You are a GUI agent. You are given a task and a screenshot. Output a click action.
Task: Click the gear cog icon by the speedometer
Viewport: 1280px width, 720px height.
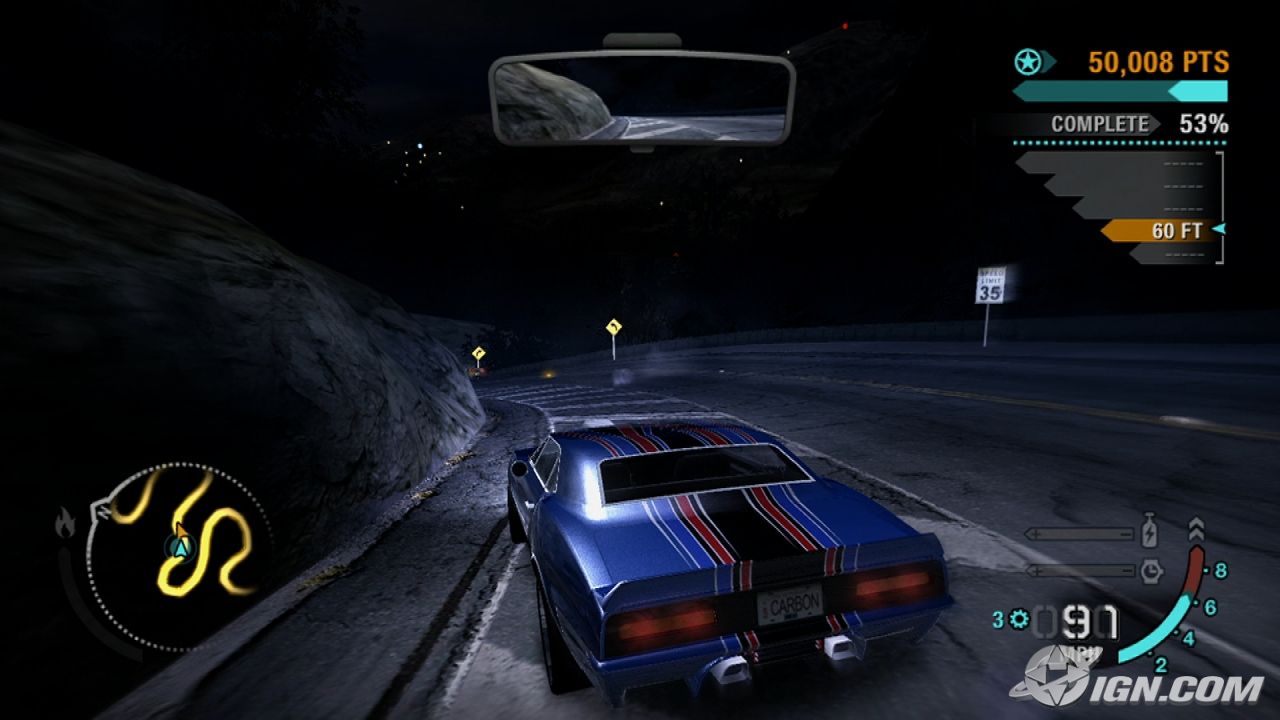1019,620
